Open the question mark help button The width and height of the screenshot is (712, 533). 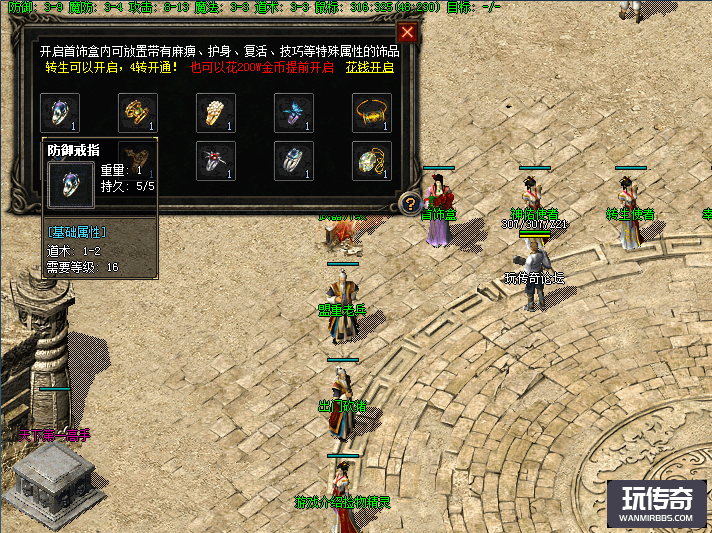[x=409, y=204]
